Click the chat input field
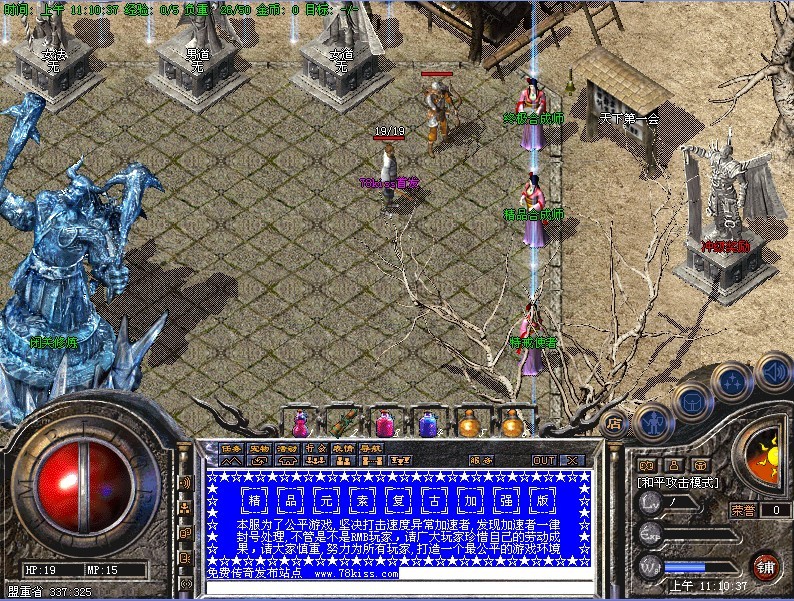 400,588
